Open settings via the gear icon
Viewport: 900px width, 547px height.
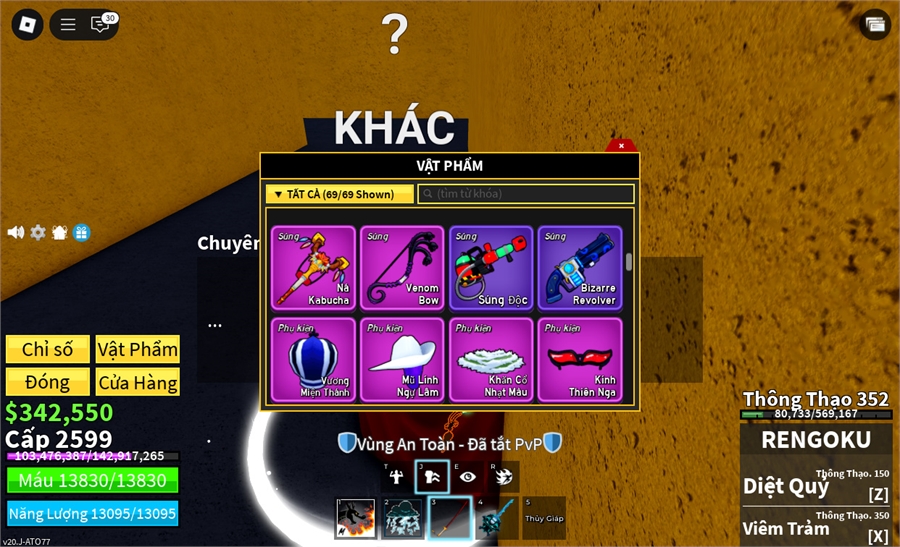coord(38,232)
